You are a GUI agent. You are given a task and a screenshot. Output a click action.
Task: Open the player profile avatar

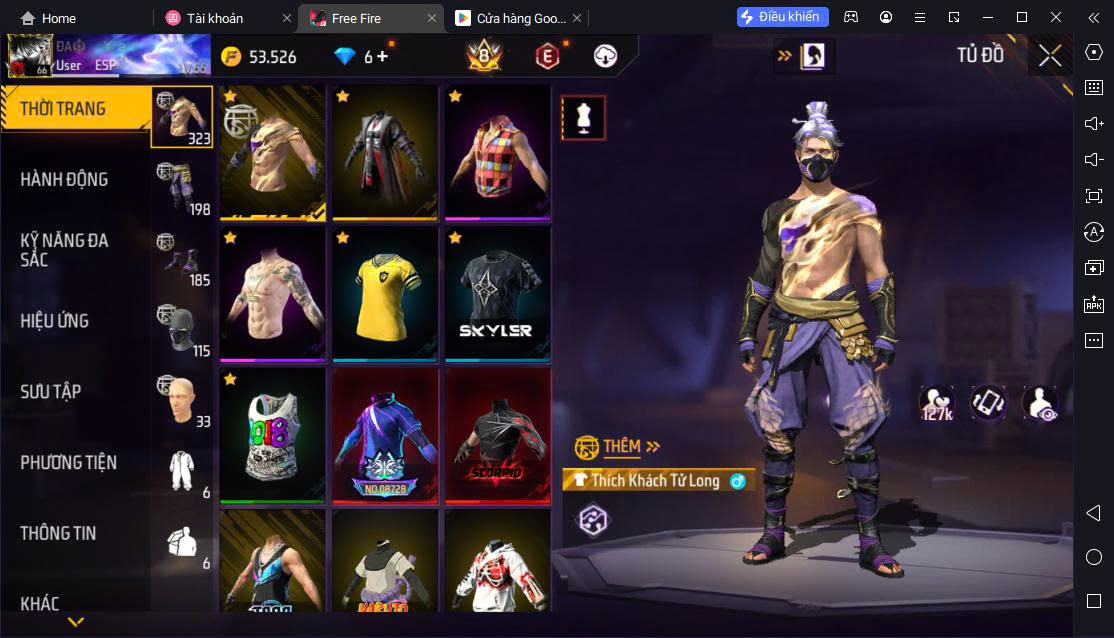point(28,56)
